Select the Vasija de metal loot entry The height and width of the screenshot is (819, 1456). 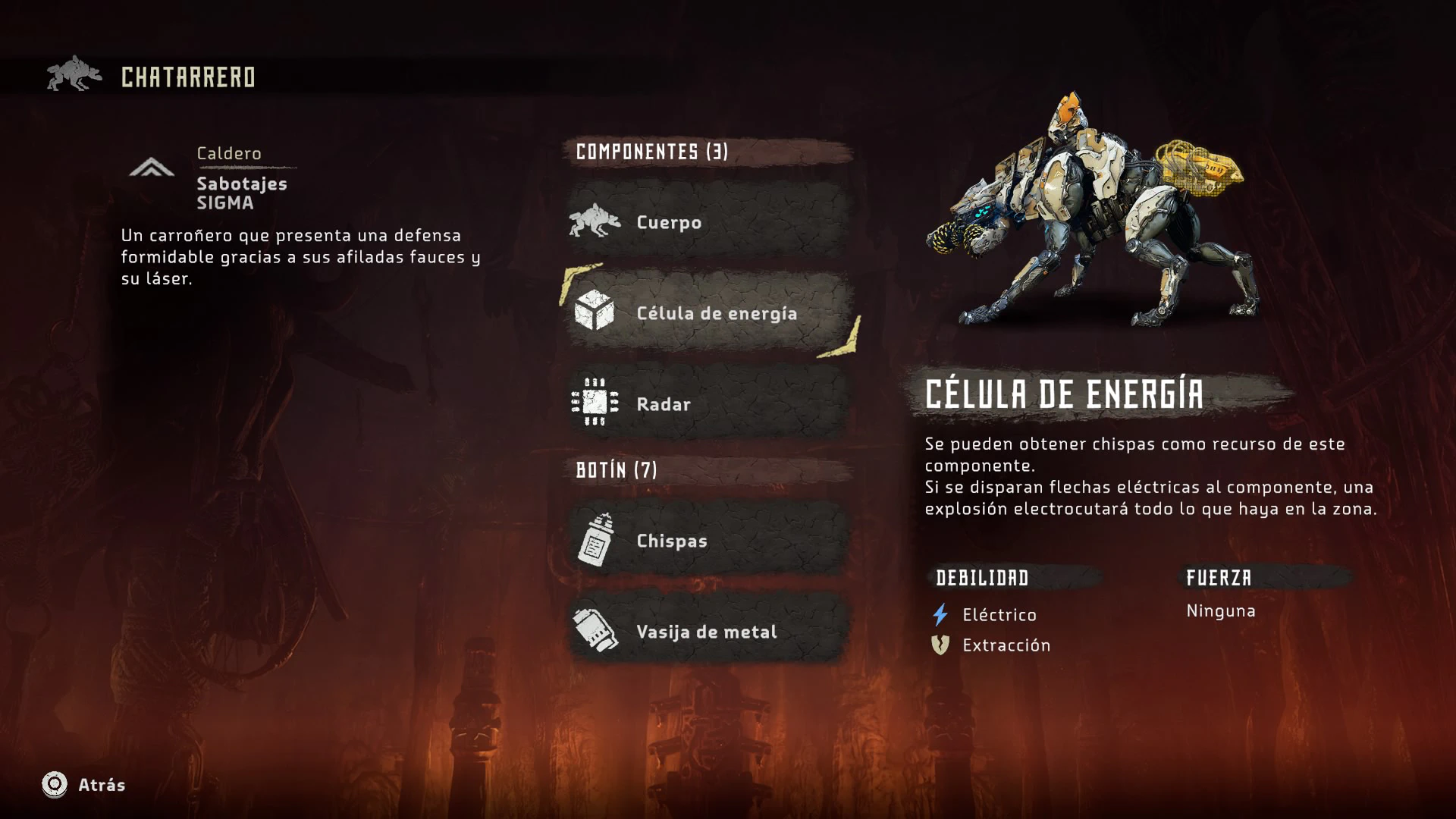click(707, 631)
